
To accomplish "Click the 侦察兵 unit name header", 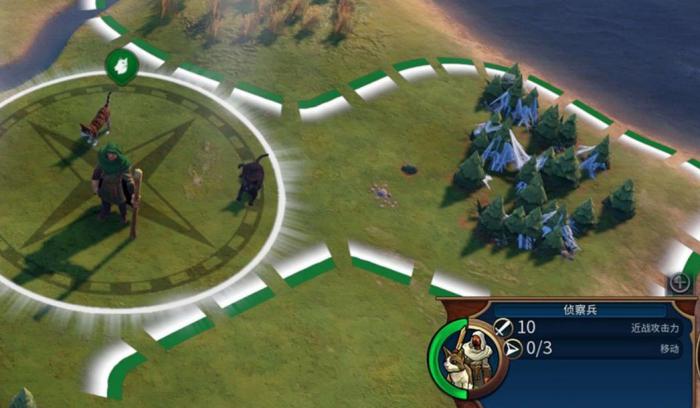I will coord(579,310).
